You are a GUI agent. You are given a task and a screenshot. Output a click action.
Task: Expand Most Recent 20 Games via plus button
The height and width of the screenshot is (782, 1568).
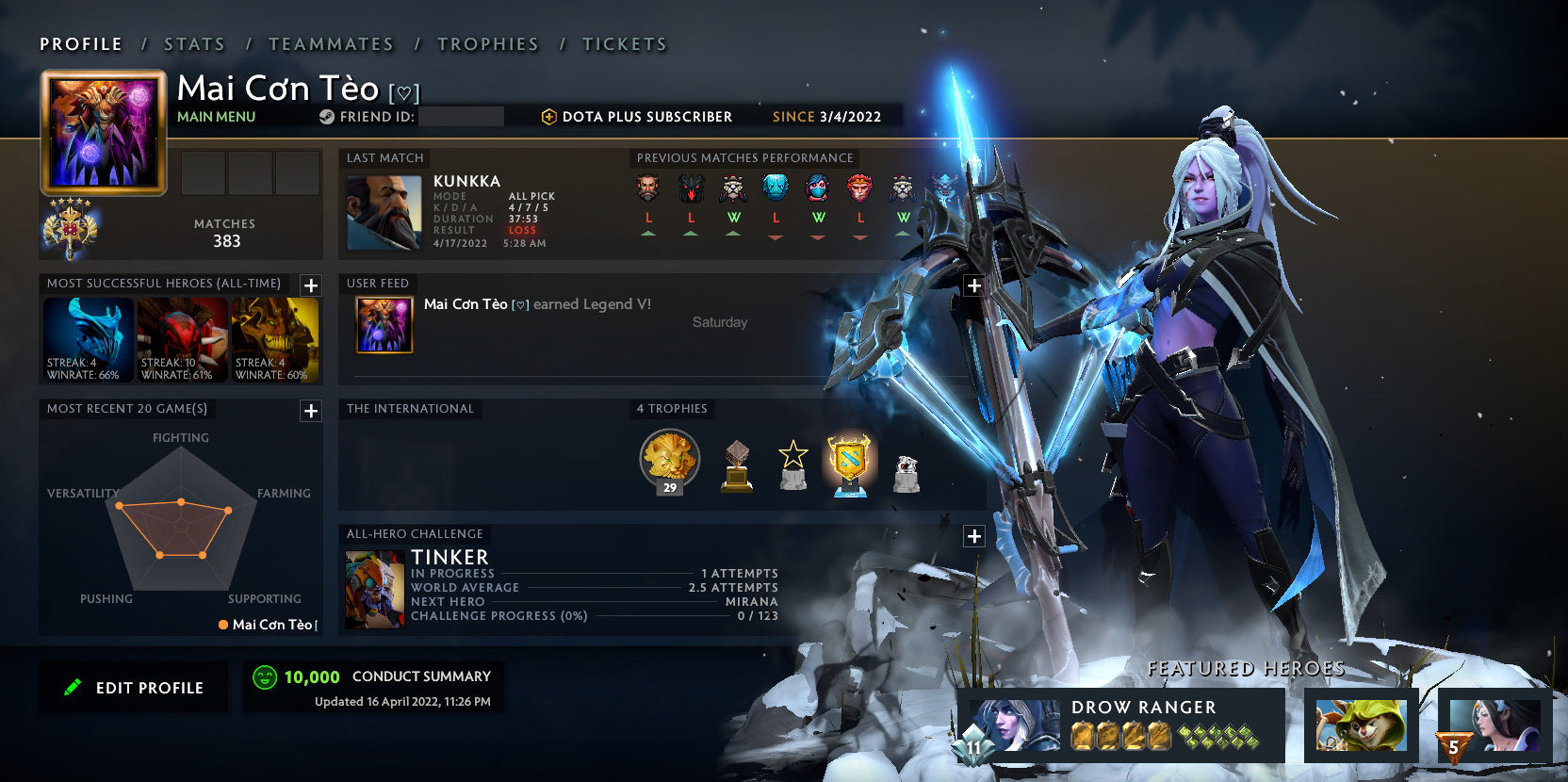[310, 411]
